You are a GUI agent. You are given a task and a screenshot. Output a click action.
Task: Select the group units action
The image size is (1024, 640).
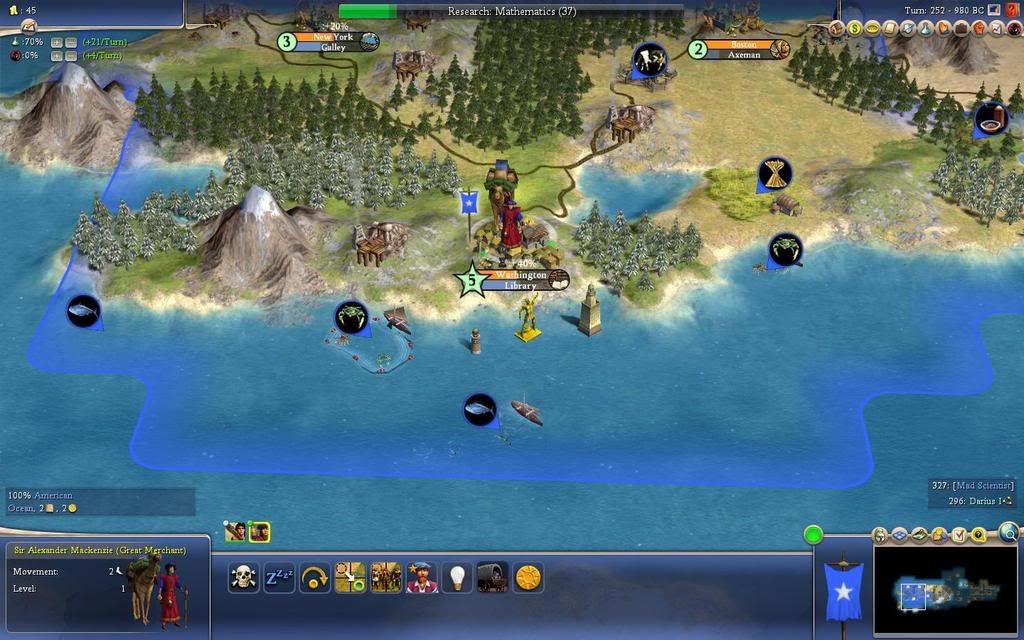pyautogui.click(x=386, y=577)
